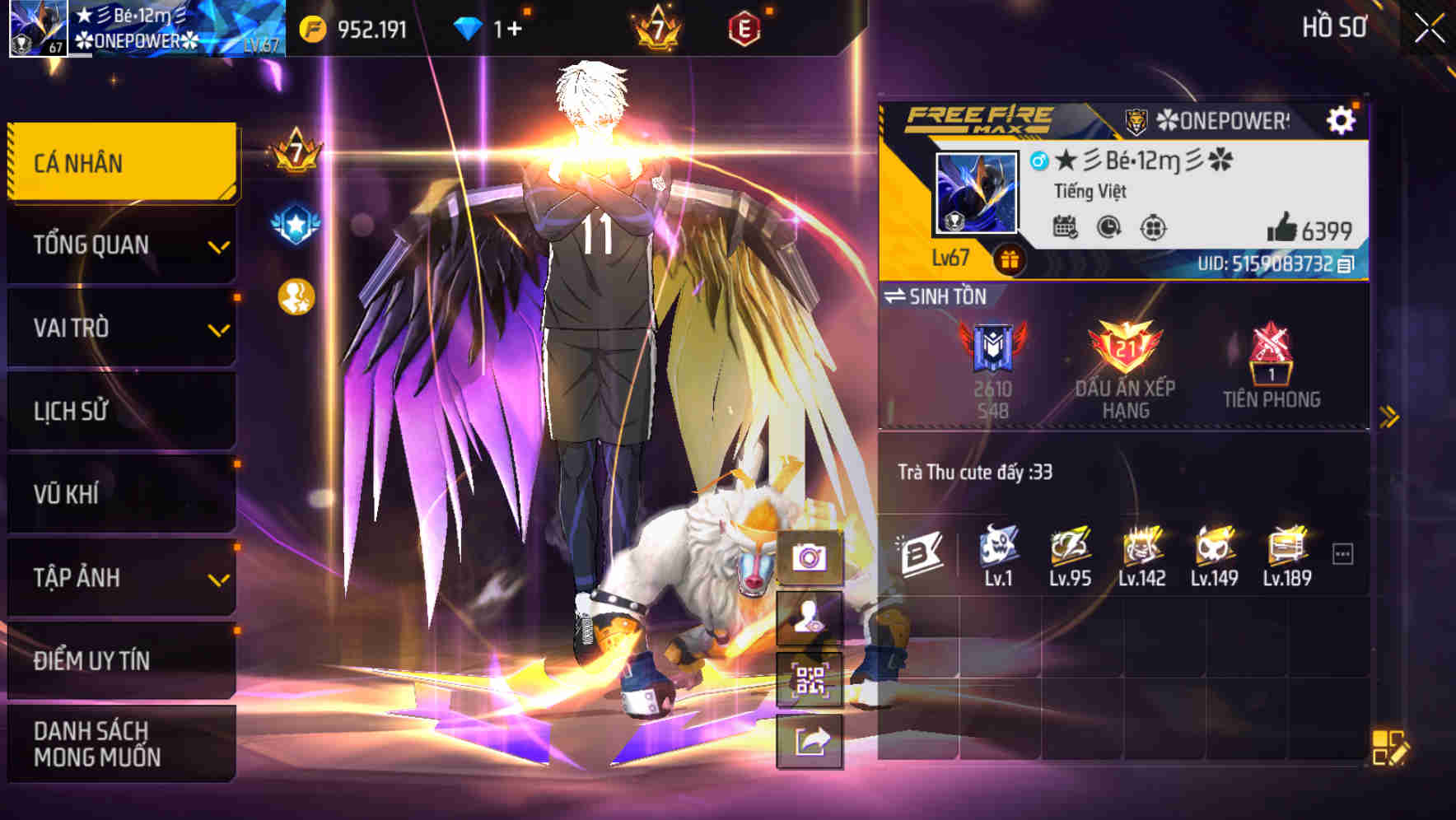Viewport: 1456px width, 820px height.
Task: Switch to the Lịch Sử tab
Action: [x=120, y=412]
